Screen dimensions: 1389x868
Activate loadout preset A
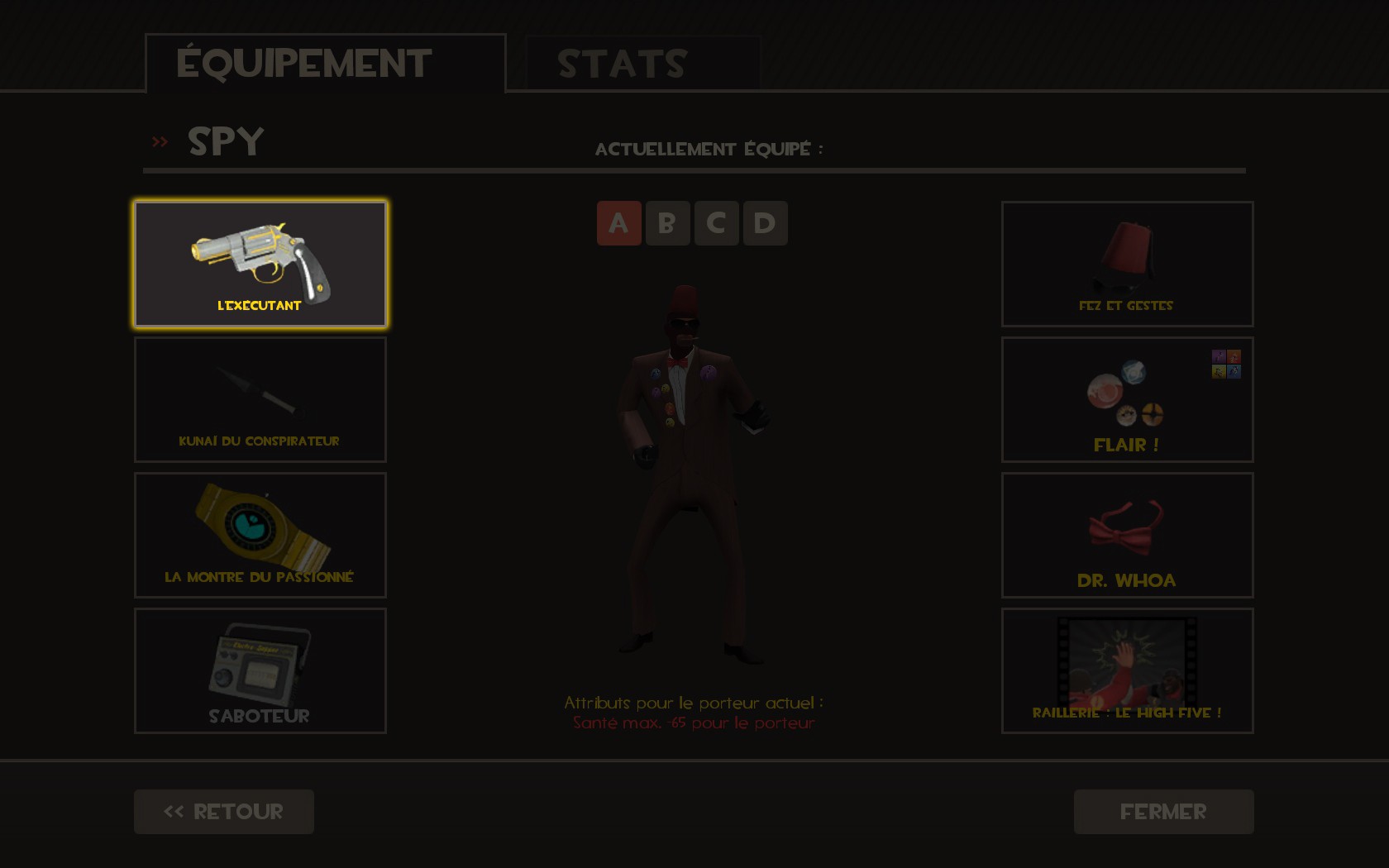click(618, 222)
